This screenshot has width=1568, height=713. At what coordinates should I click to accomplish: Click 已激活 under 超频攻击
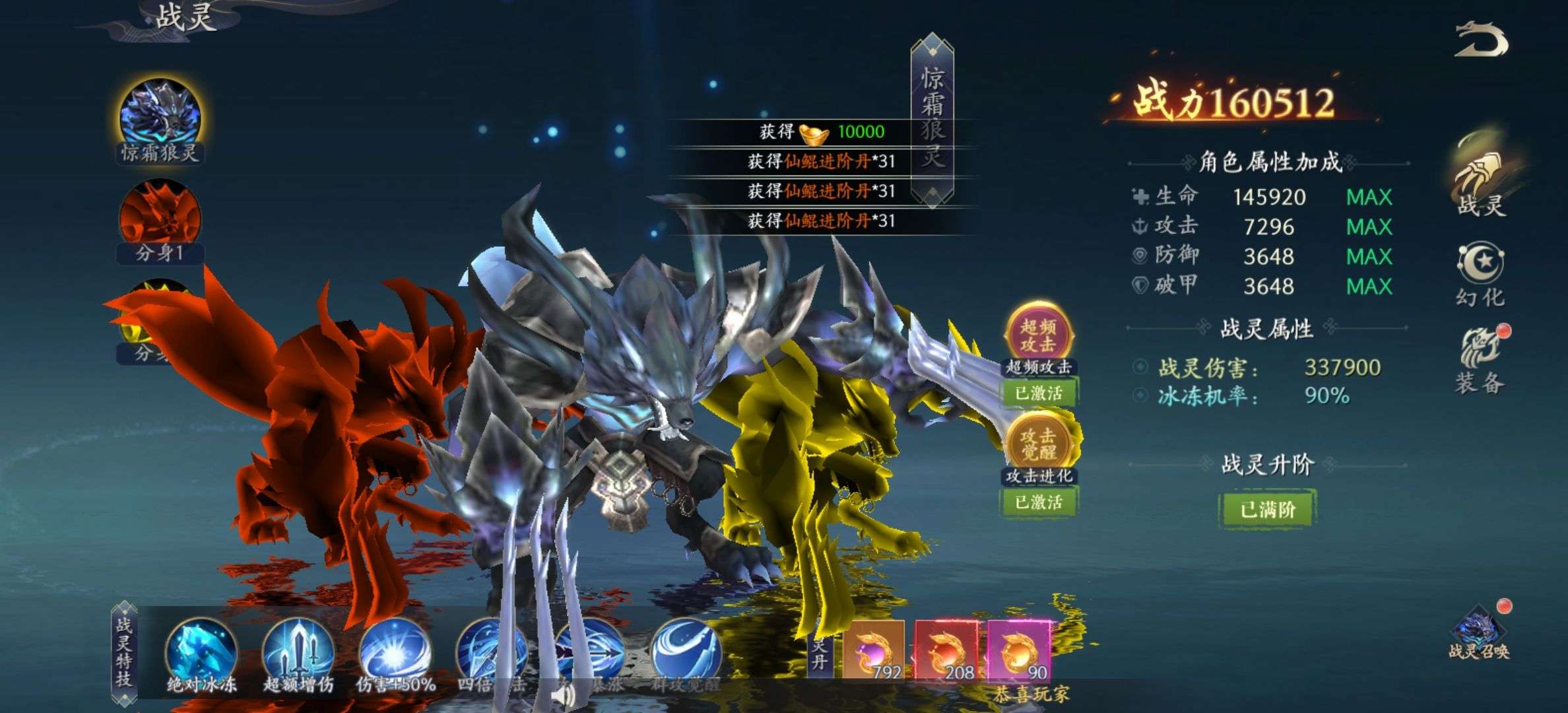pyautogui.click(x=1038, y=393)
